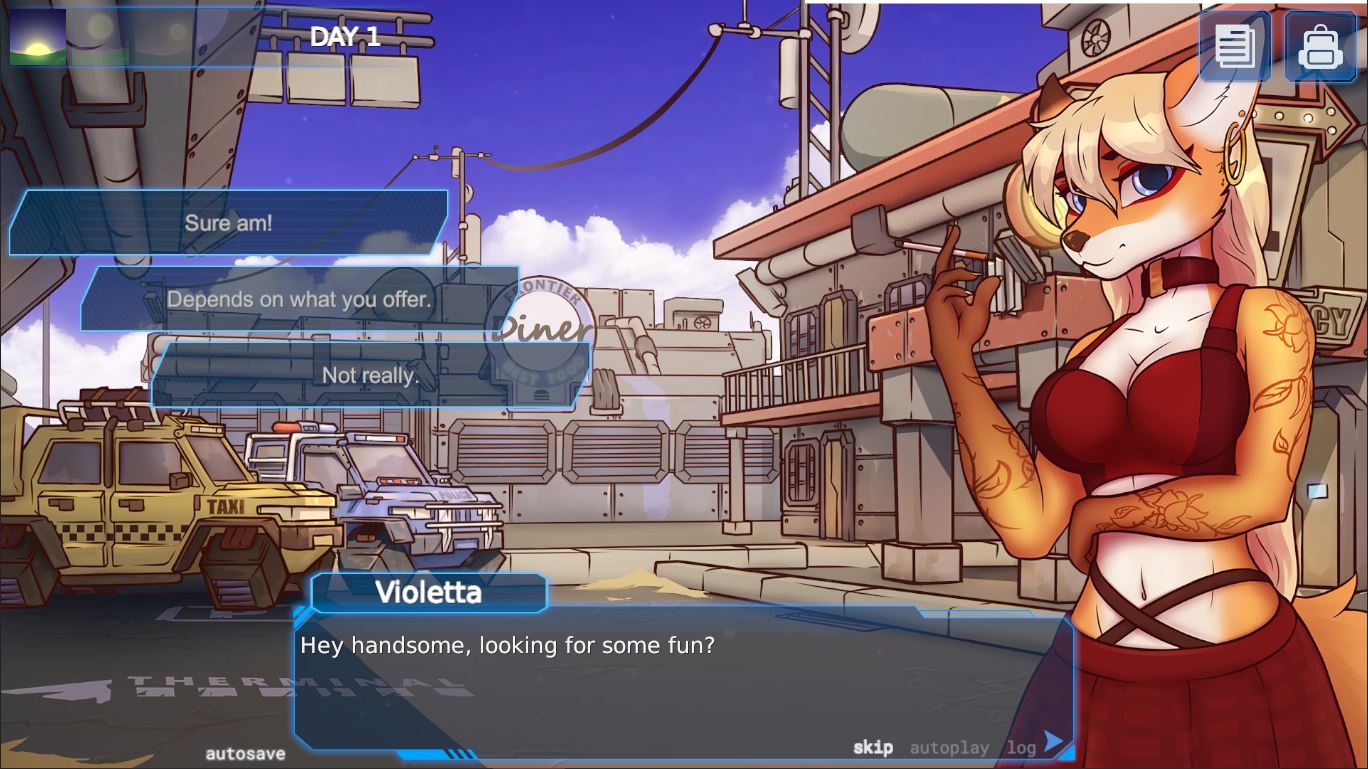
Task: Click the documents icon in the top-right corner
Action: pyautogui.click(x=1235, y=46)
